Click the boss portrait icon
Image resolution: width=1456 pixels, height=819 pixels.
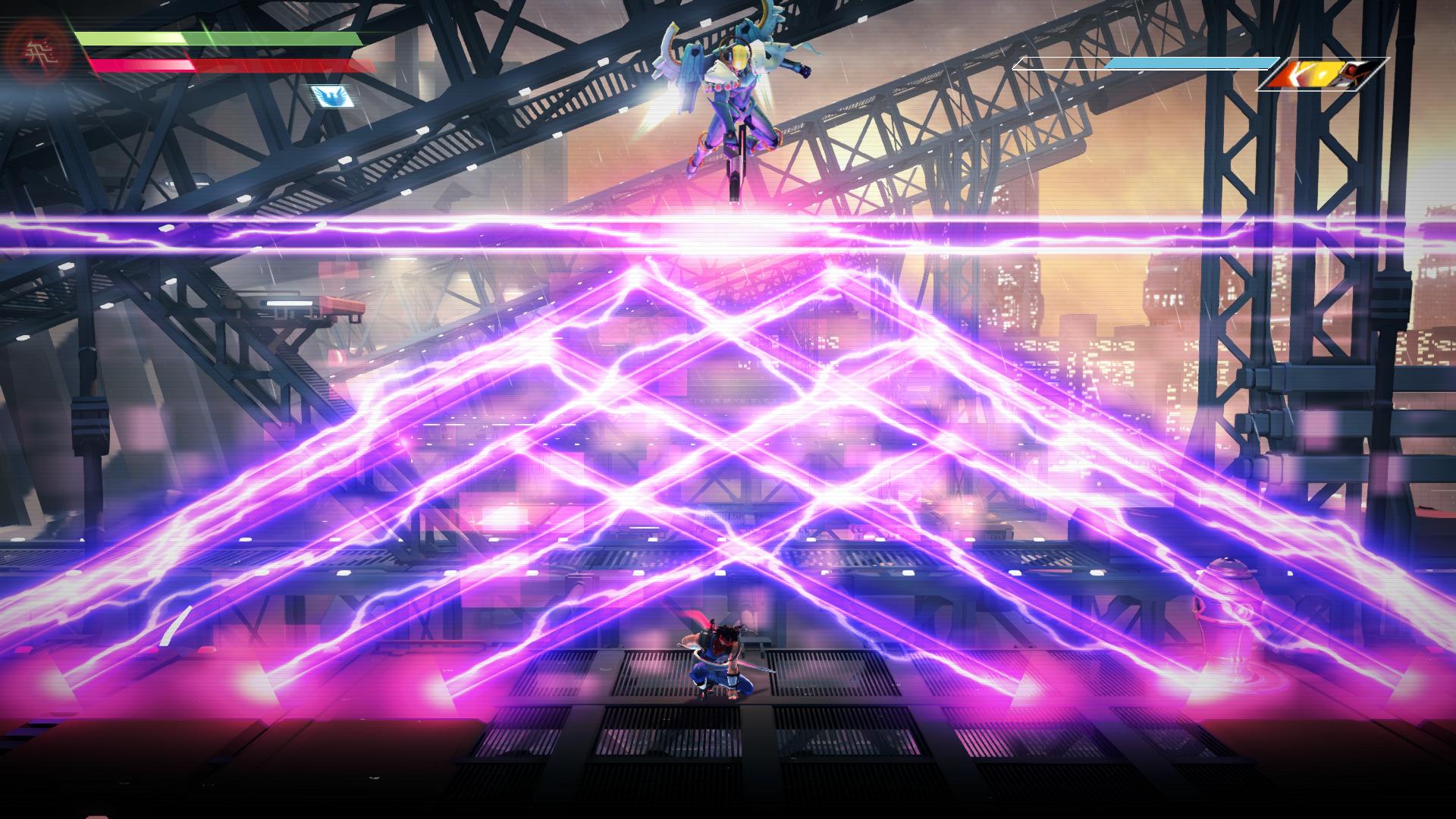click(1321, 74)
